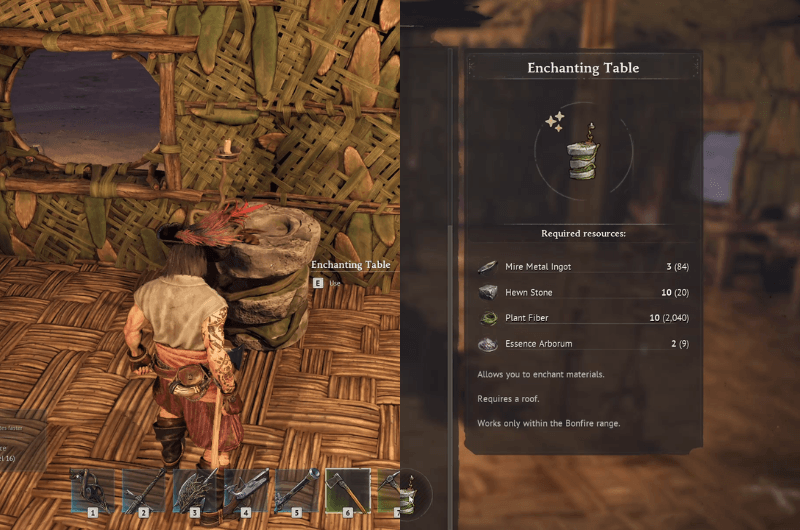
Task: Equip the spiked weapon in hotbar slot 3
Action: 195,490
